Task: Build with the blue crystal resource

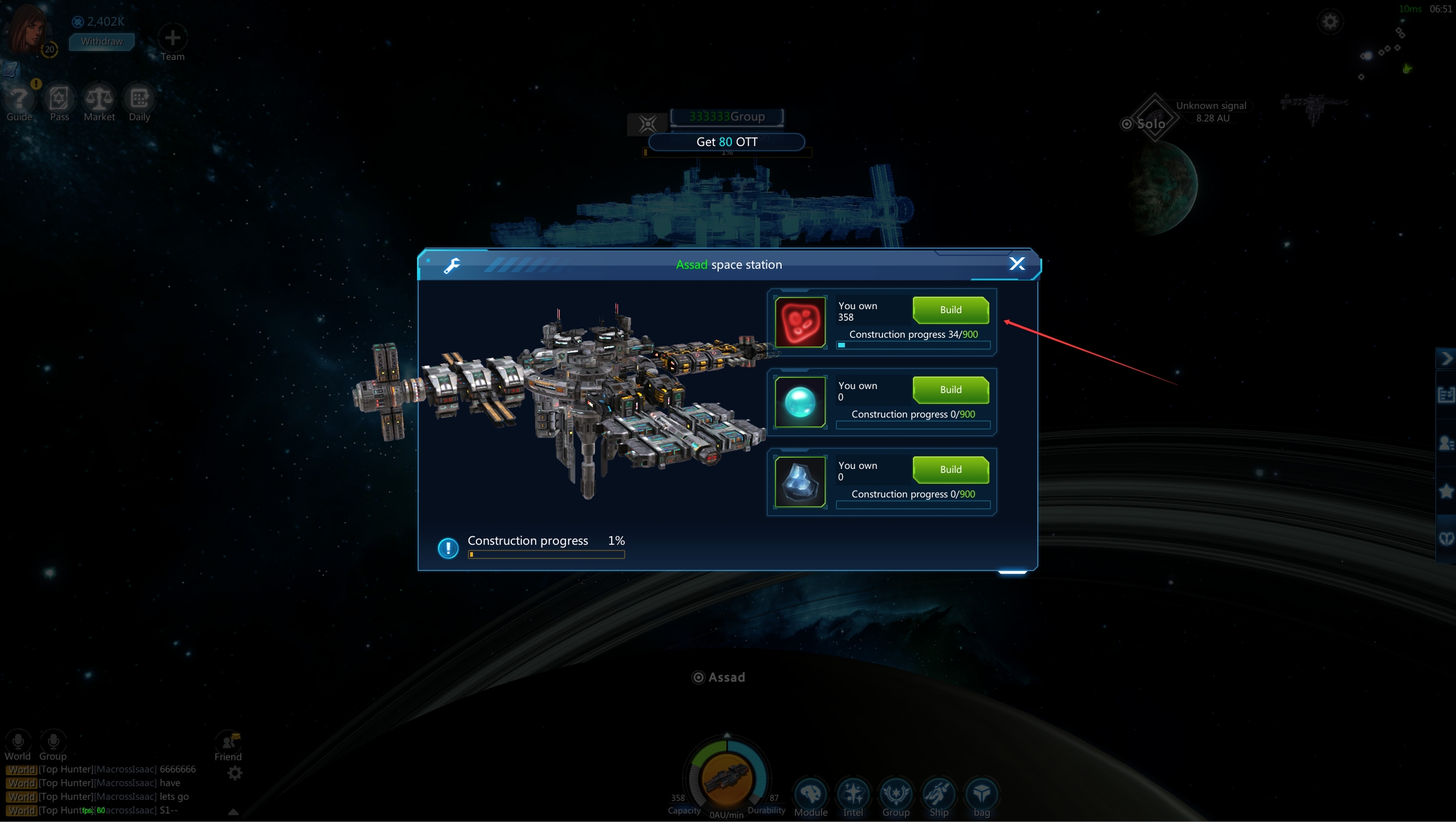Action: pyautogui.click(x=950, y=469)
